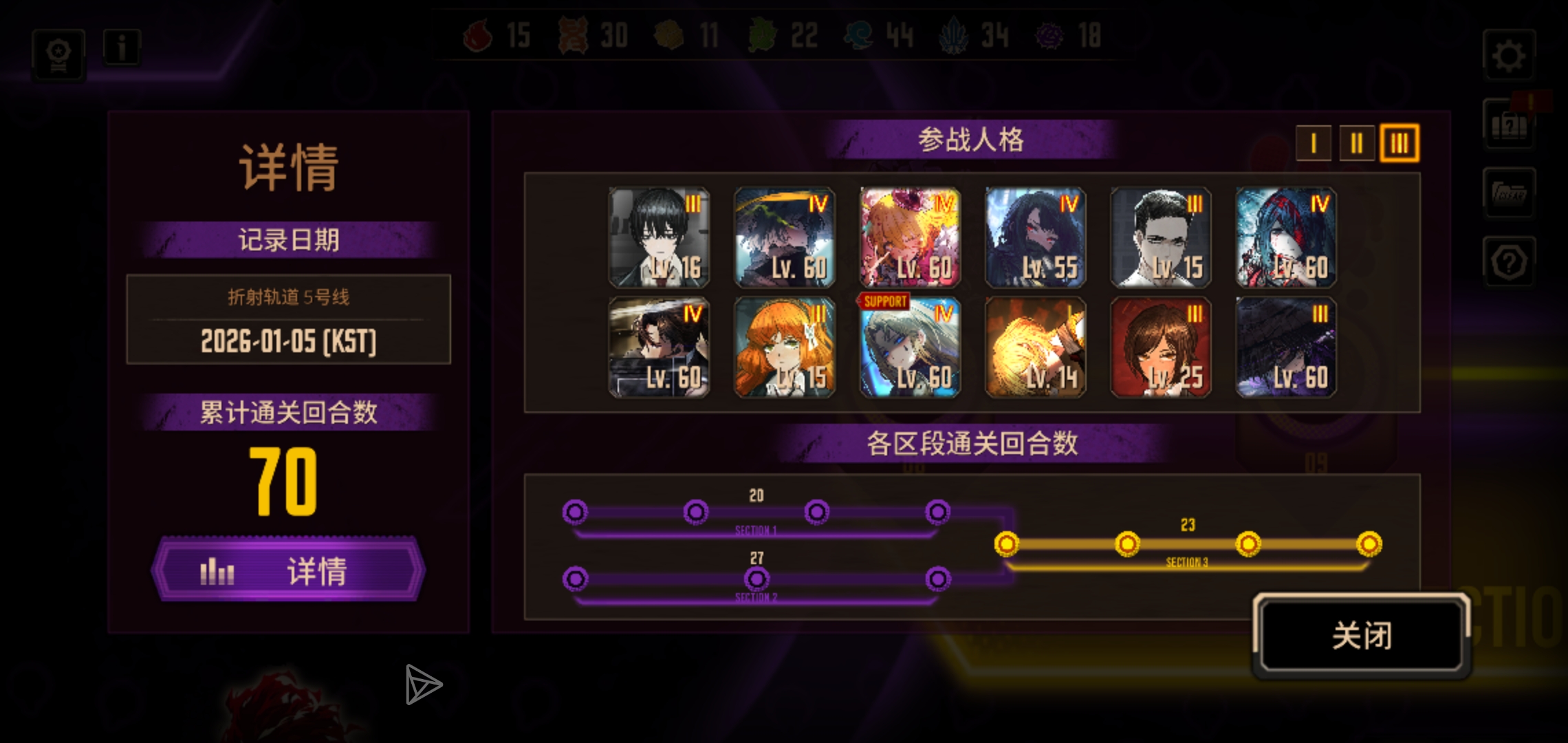Open the SECTION 1 node path showing 20
This screenshot has height=743, width=1568.
[x=756, y=512]
